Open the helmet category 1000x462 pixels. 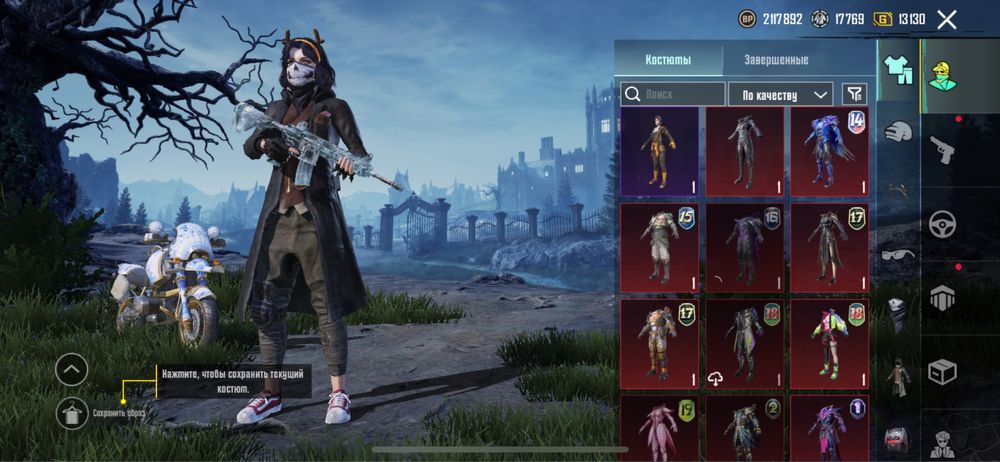(898, 131)
